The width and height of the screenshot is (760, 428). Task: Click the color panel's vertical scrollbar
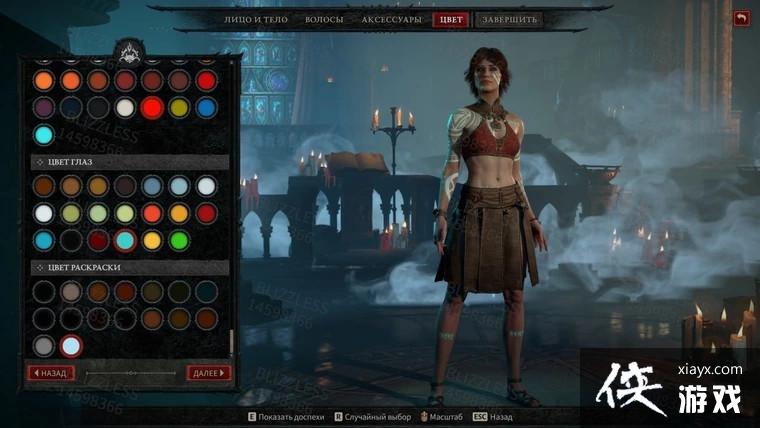233,340
